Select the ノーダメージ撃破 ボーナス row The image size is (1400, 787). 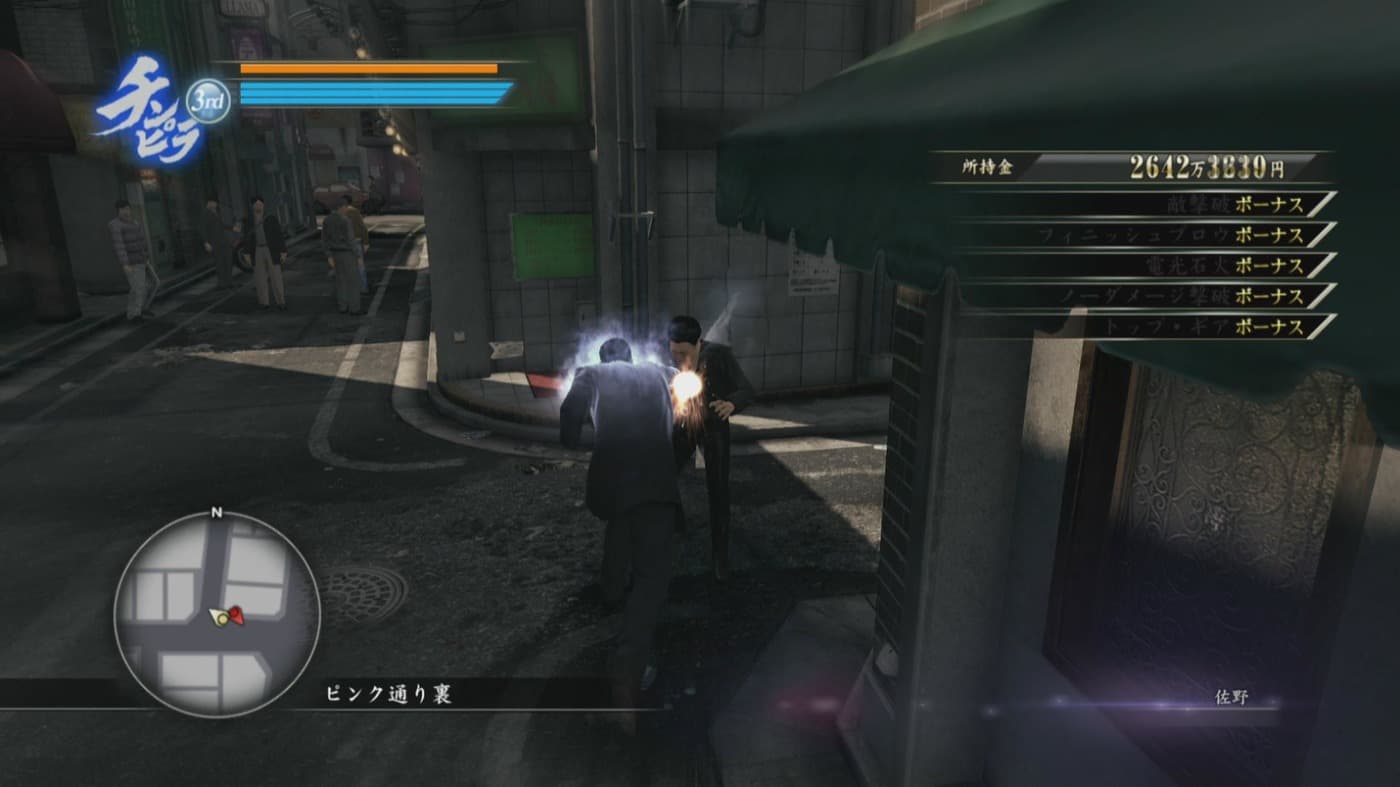click(1150, 296)
